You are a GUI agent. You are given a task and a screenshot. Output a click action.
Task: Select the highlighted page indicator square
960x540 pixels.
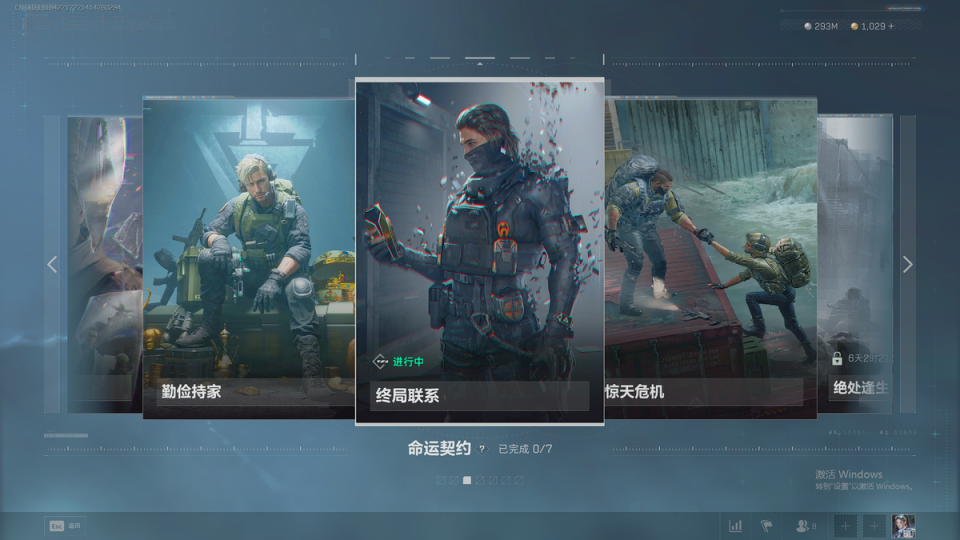[x=466, y=480]
